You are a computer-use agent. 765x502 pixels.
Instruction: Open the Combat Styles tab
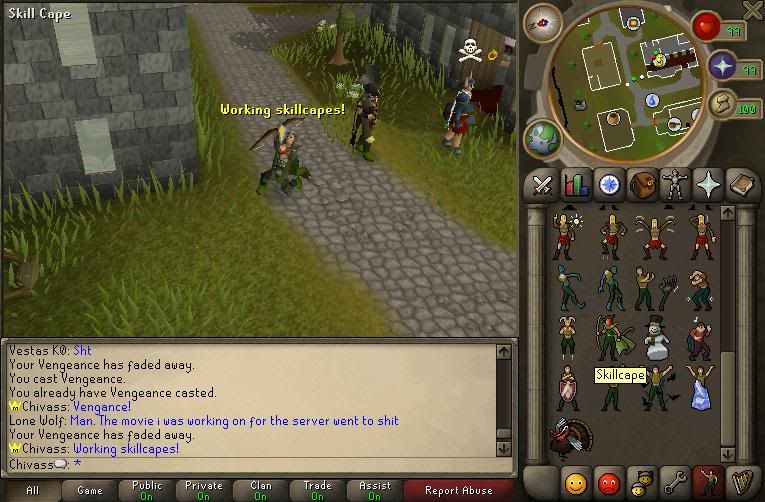tap(543, 185)
